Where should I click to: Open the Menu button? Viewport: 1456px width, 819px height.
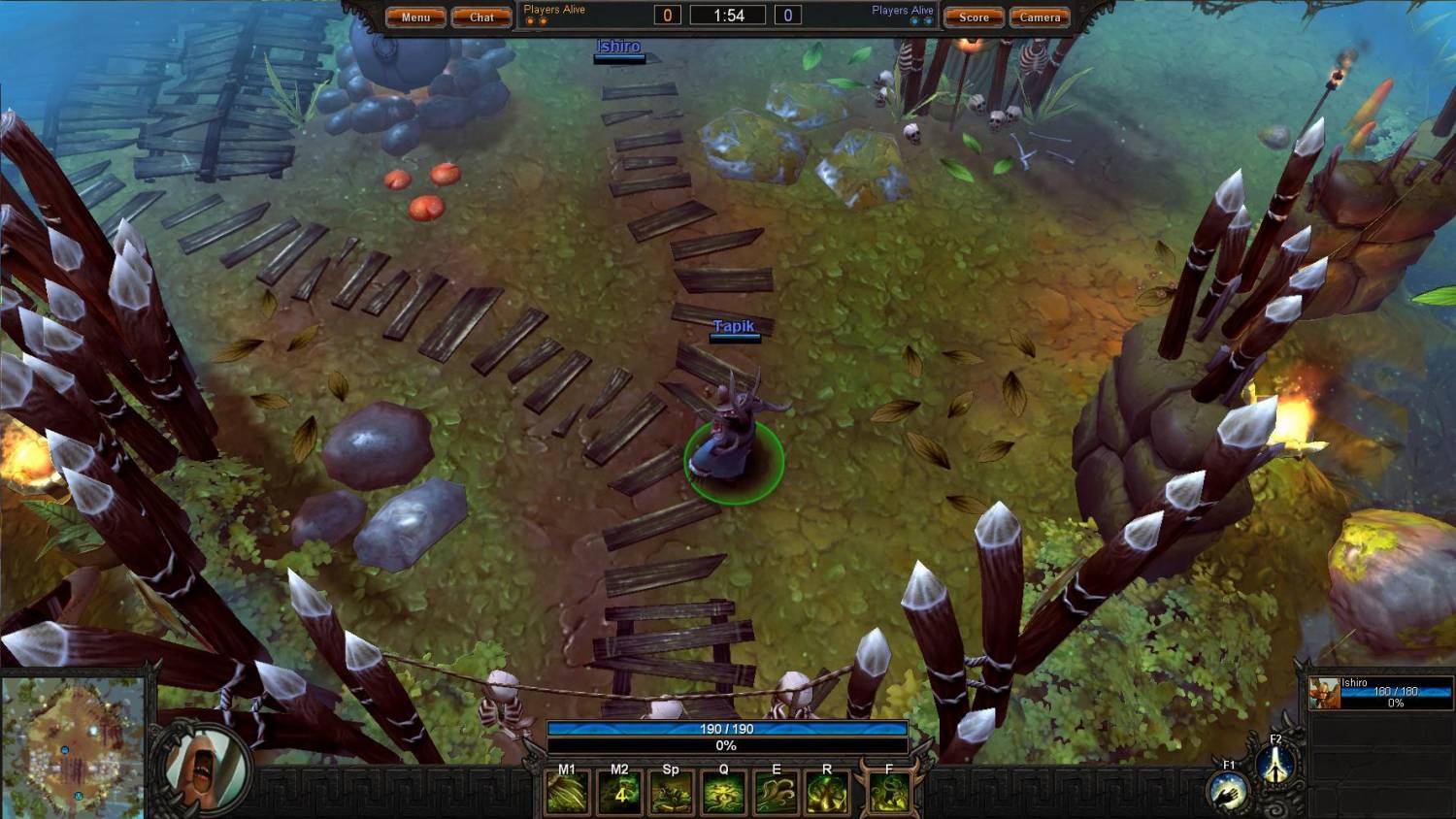tap(415, 17)
